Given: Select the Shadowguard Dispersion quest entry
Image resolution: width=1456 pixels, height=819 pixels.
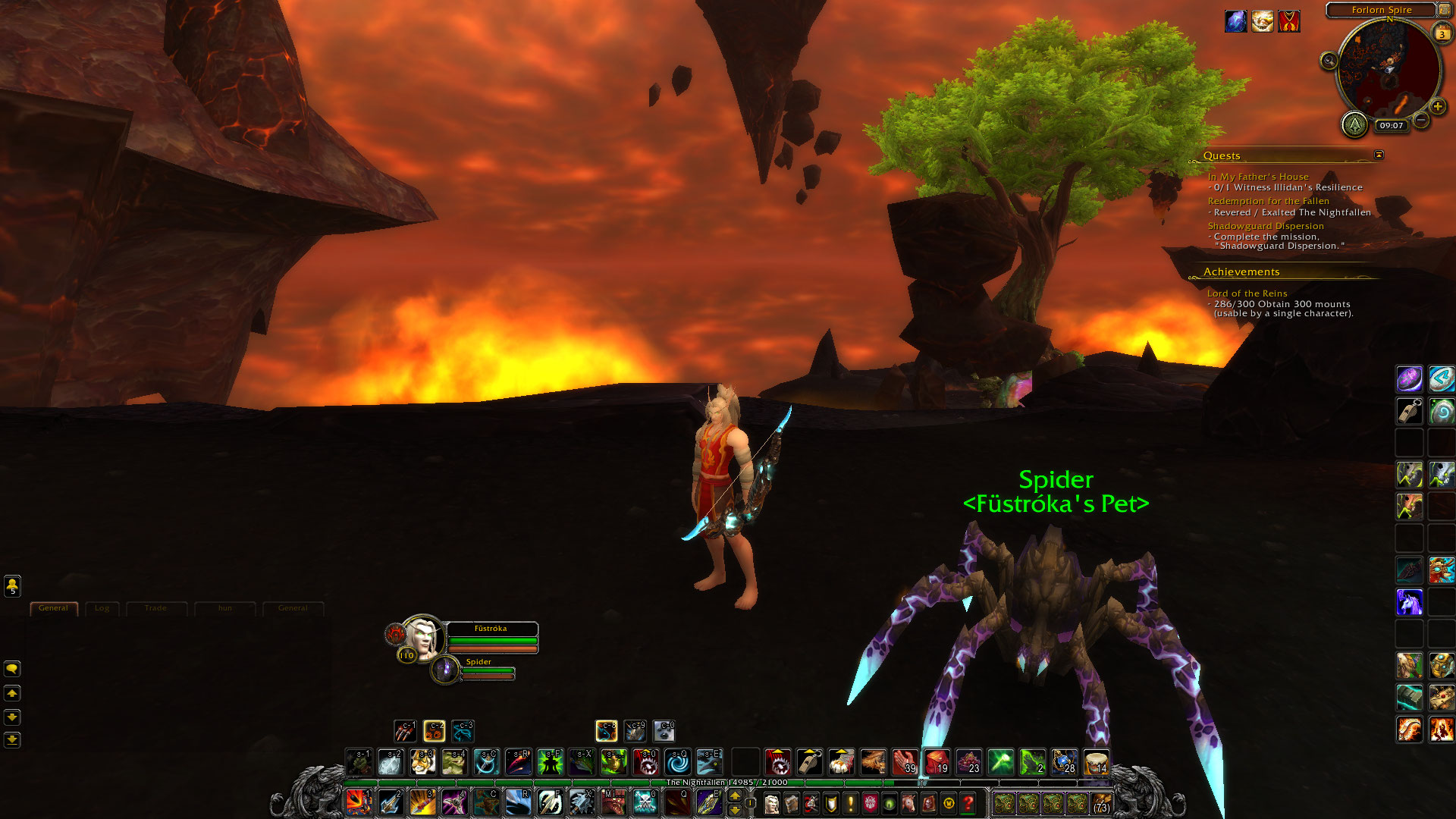Looking at the screenshot, I should pos(1266,226).
